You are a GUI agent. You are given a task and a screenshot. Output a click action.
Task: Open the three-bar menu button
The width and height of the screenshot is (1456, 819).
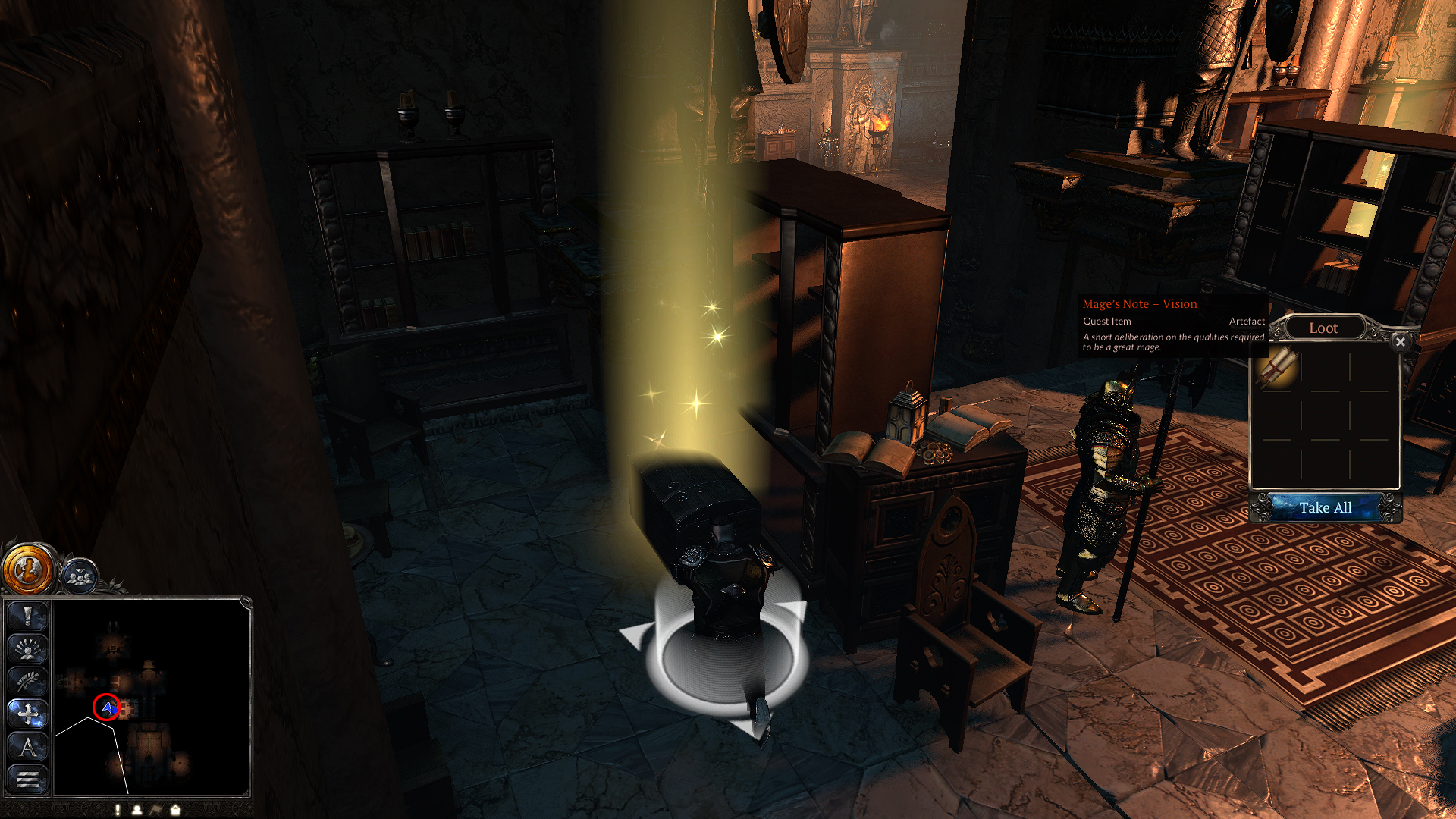click(28, 779)
